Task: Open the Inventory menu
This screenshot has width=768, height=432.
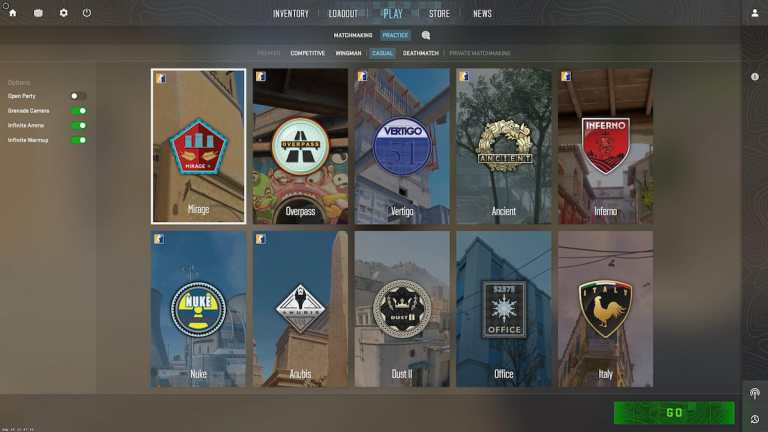Action: tap(291, 14)
